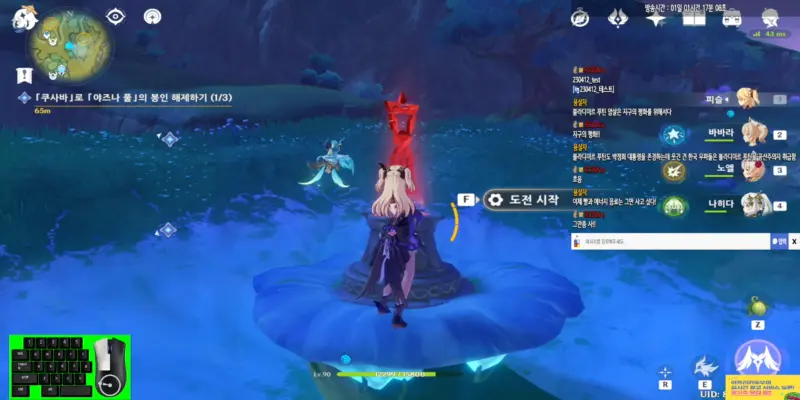Use the raven elemental skill

coord(705,367)
